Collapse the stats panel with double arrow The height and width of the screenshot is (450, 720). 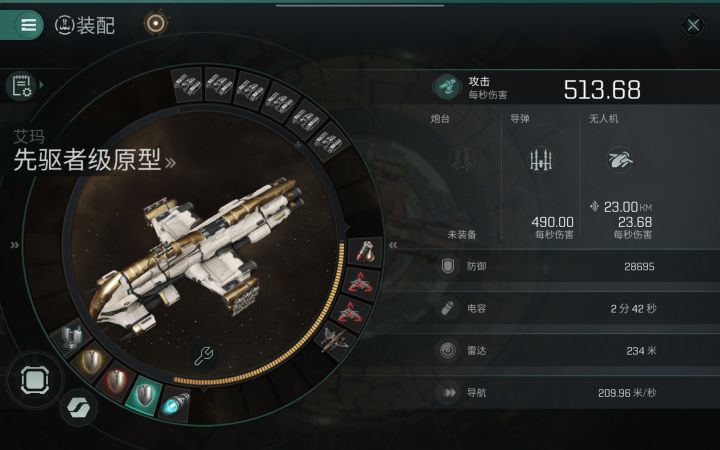click(x=393, y=244)
